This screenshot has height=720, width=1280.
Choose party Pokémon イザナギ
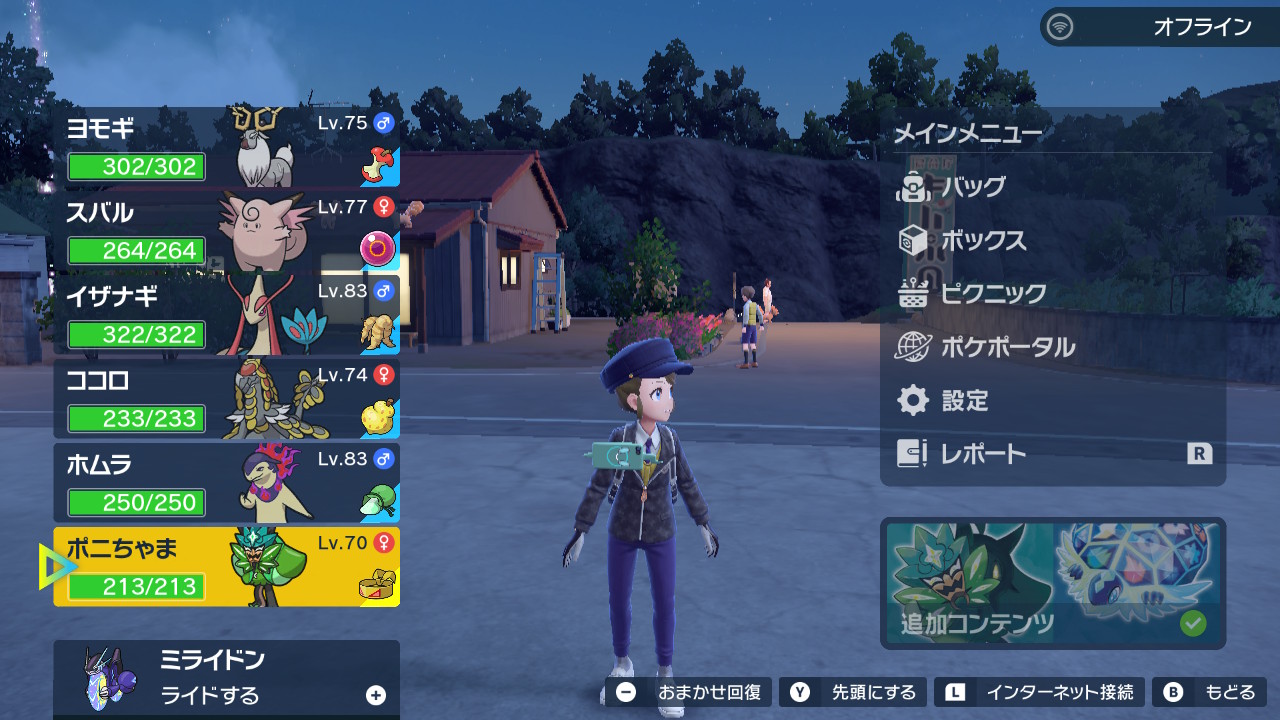tap(227, 316)
